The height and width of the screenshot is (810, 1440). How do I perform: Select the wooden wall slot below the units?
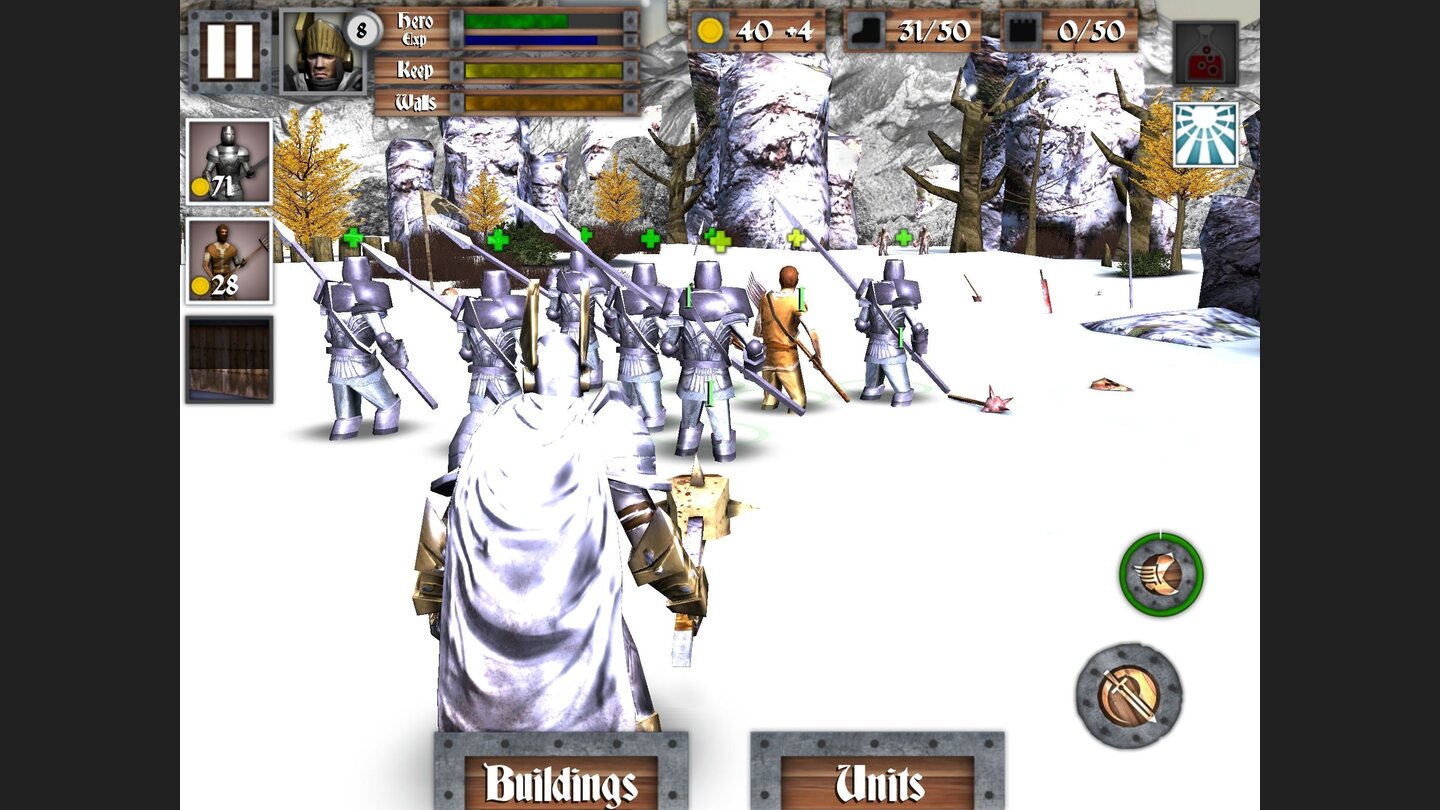[228, 358]
